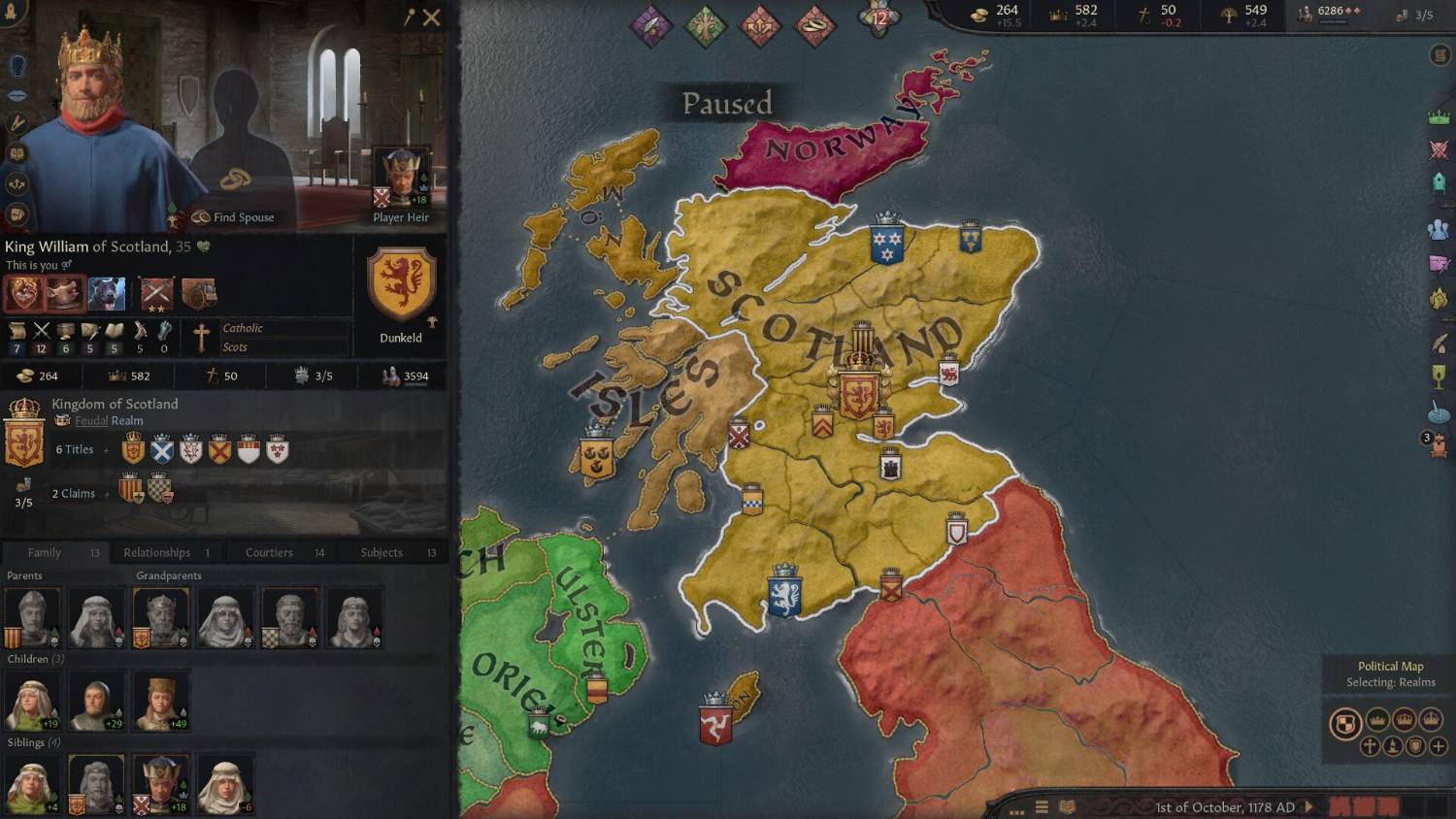Open the Scots culture entry
The image size is (1456, 819).
(235, 347)
